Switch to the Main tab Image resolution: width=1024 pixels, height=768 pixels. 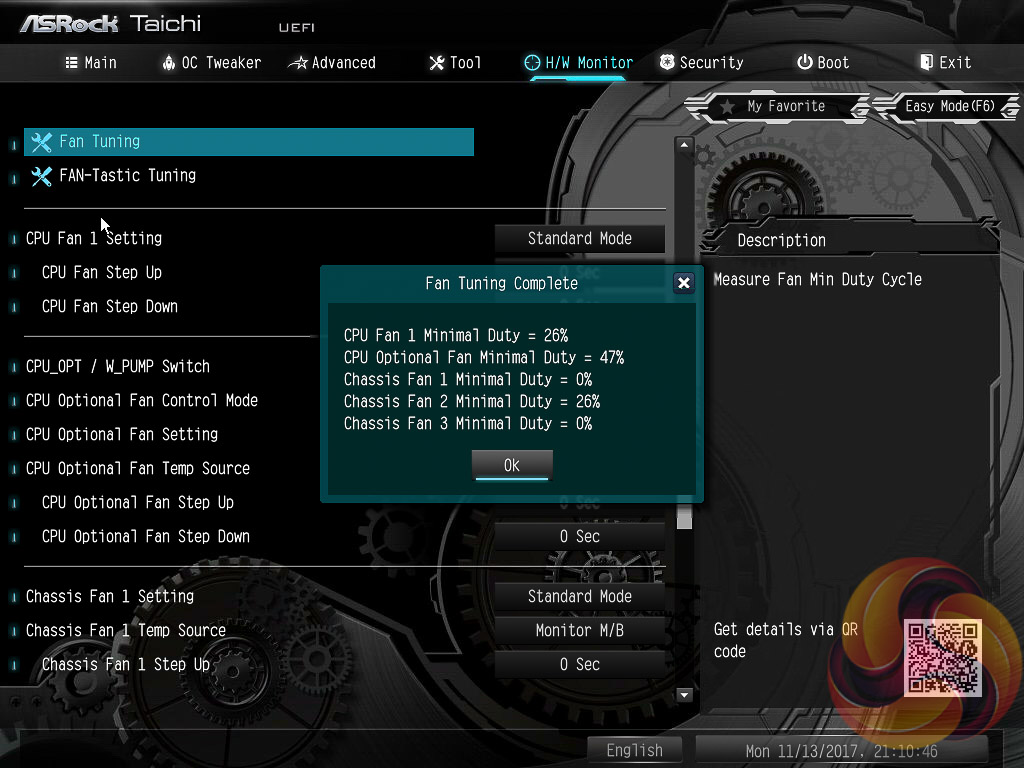point(91,62)
